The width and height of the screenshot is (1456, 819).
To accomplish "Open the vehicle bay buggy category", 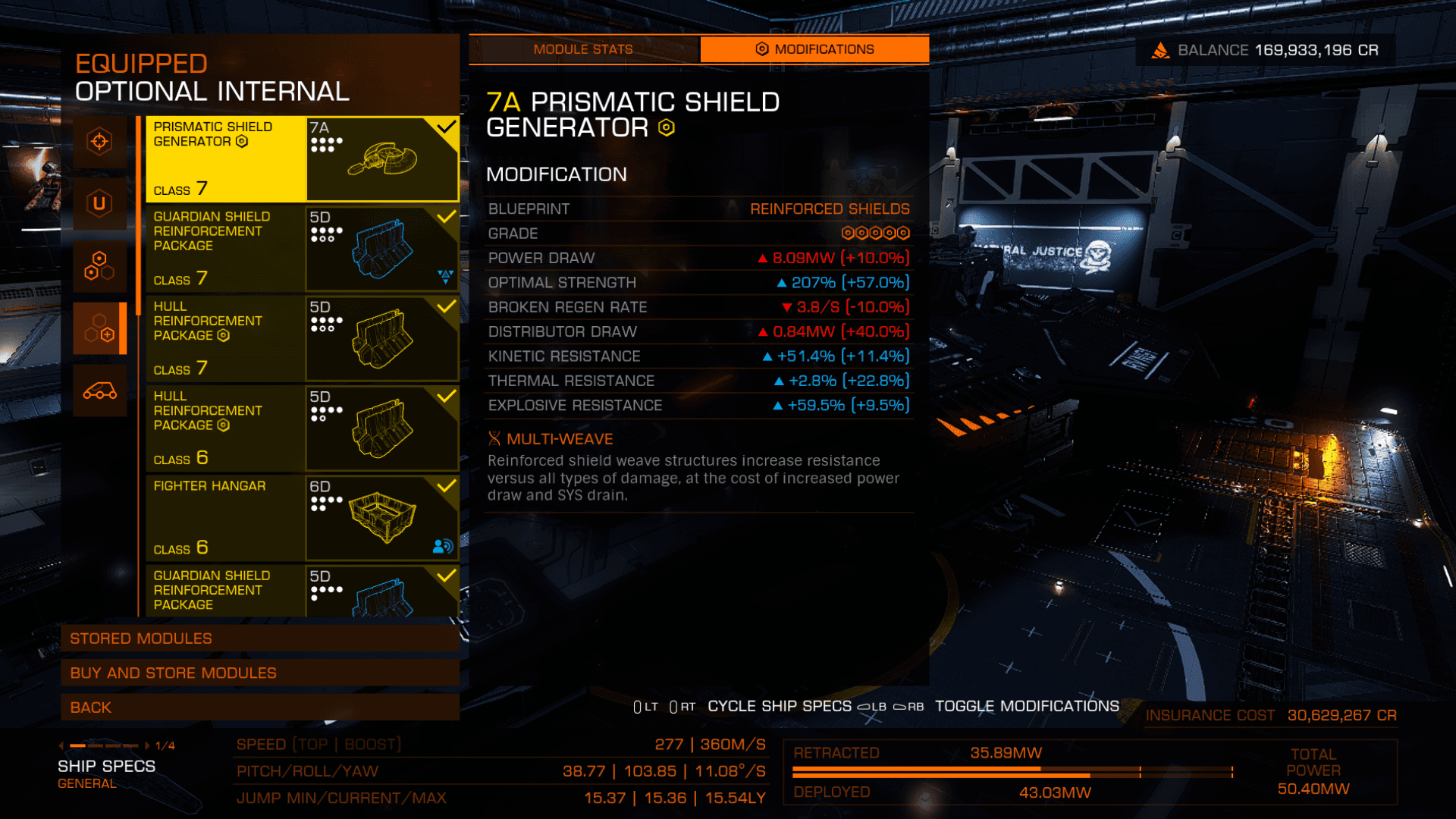I will [99, 391].
